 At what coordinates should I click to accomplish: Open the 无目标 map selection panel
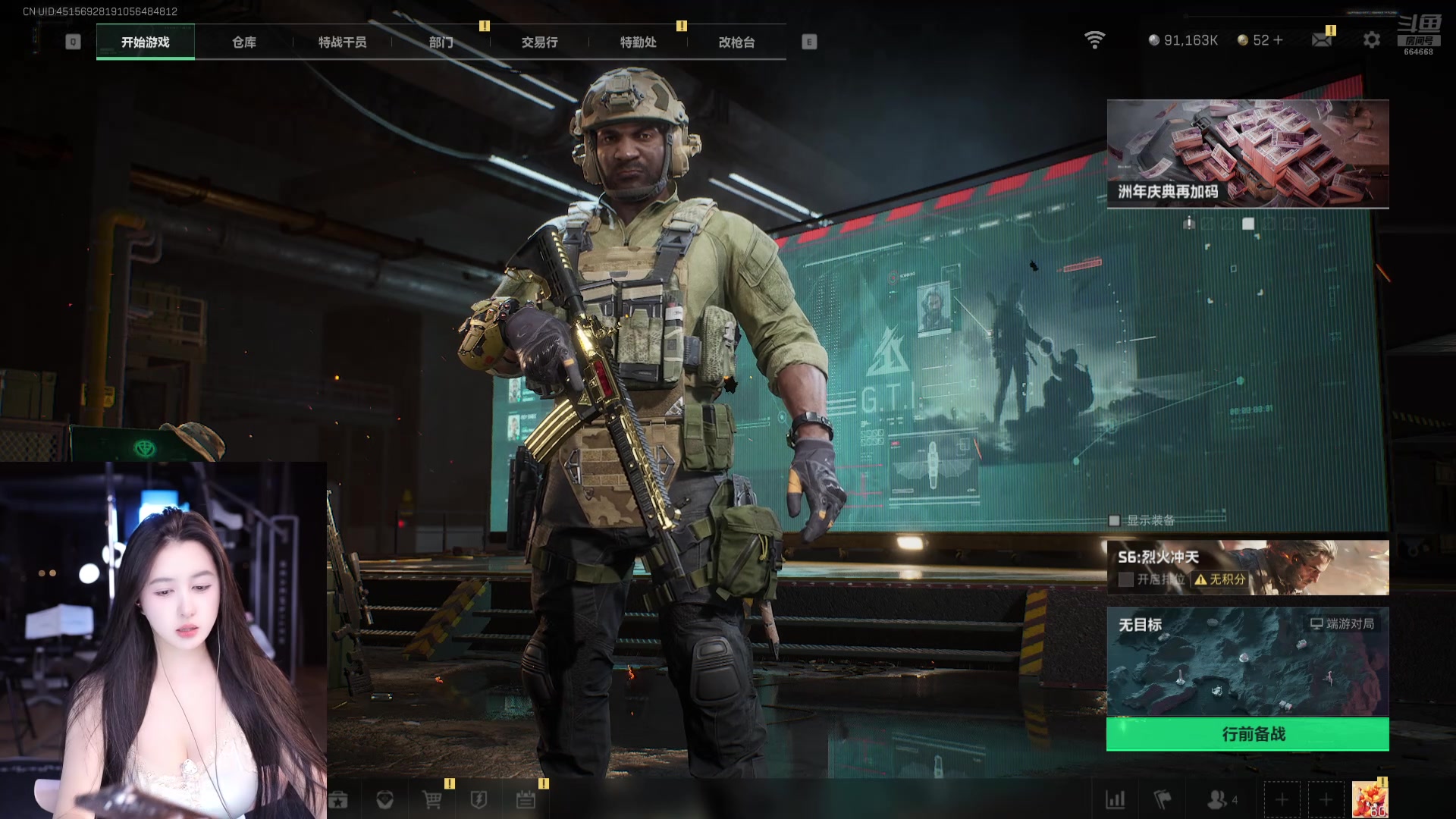1247,662
